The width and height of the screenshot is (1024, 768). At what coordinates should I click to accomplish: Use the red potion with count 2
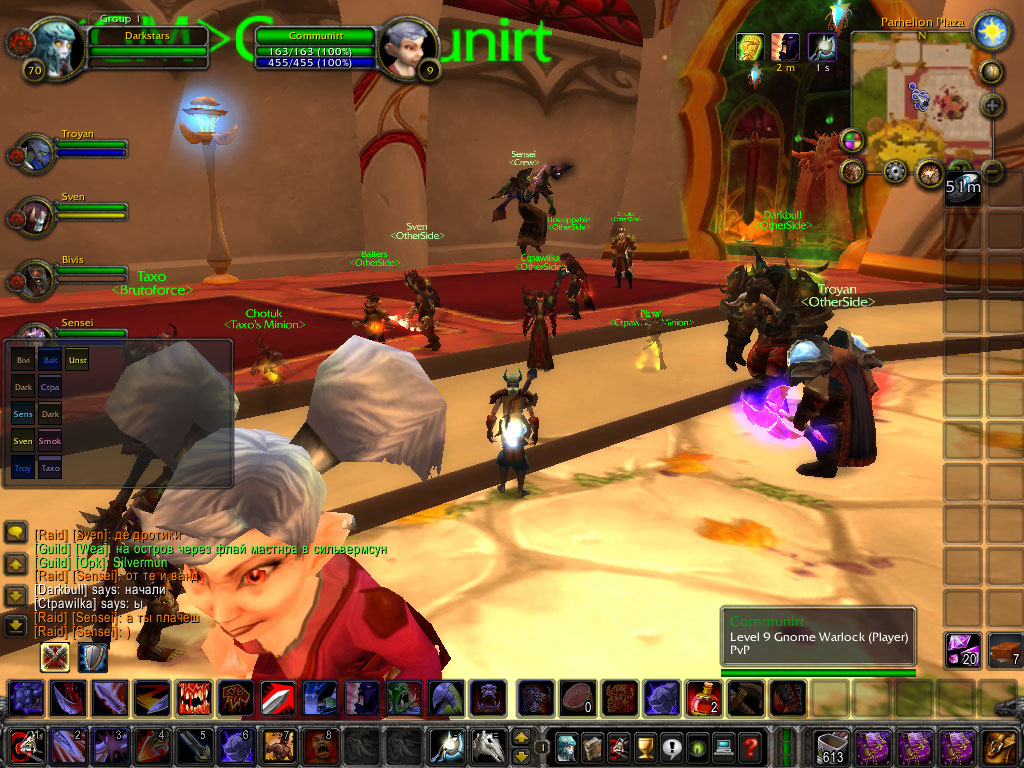(x=703, y=697)
